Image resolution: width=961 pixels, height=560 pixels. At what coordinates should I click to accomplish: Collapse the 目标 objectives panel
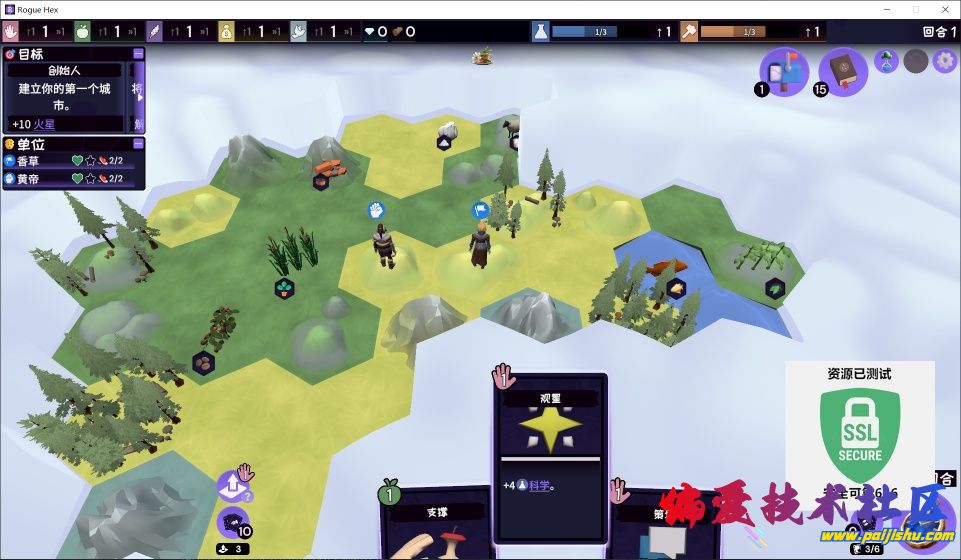(x=138, y=54)
